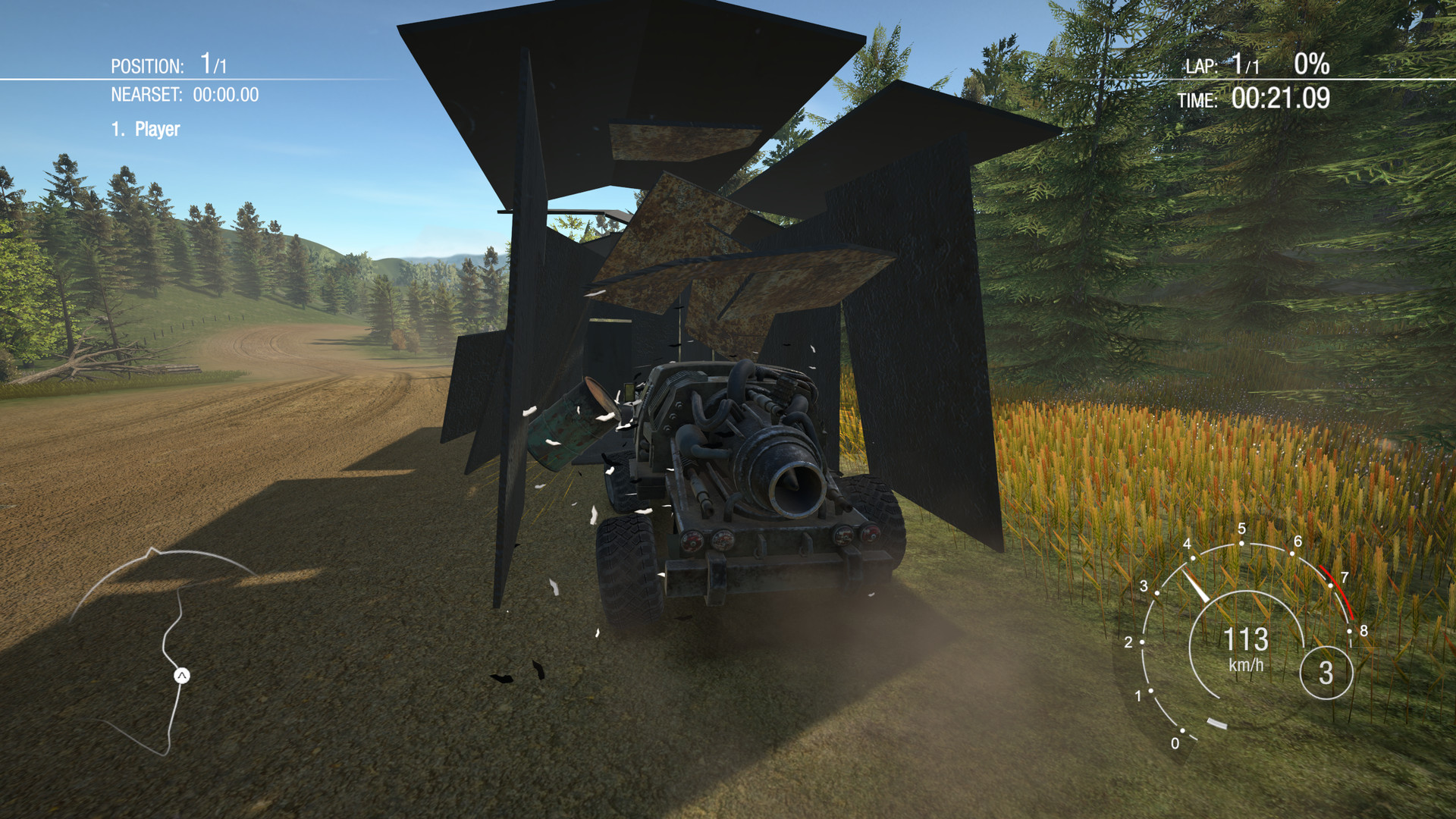Screen dimensions: 1456x819
Task: Click the Player name link
Action: (x=157, y=129)
